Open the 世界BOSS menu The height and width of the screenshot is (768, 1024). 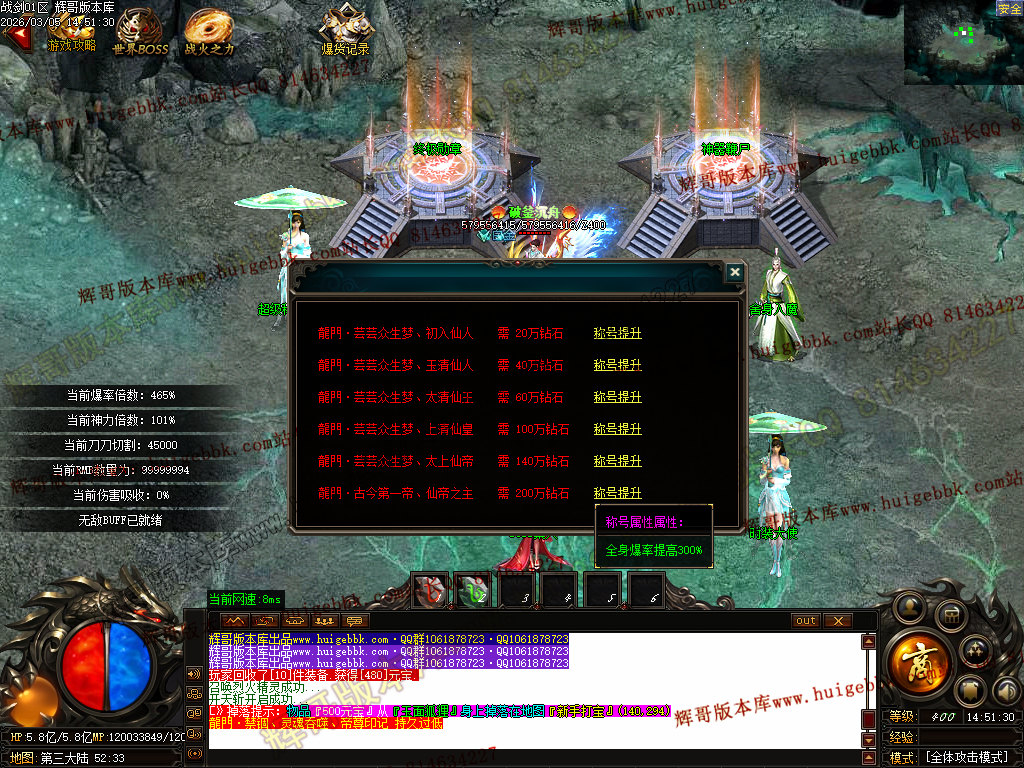tap(140, 32)
